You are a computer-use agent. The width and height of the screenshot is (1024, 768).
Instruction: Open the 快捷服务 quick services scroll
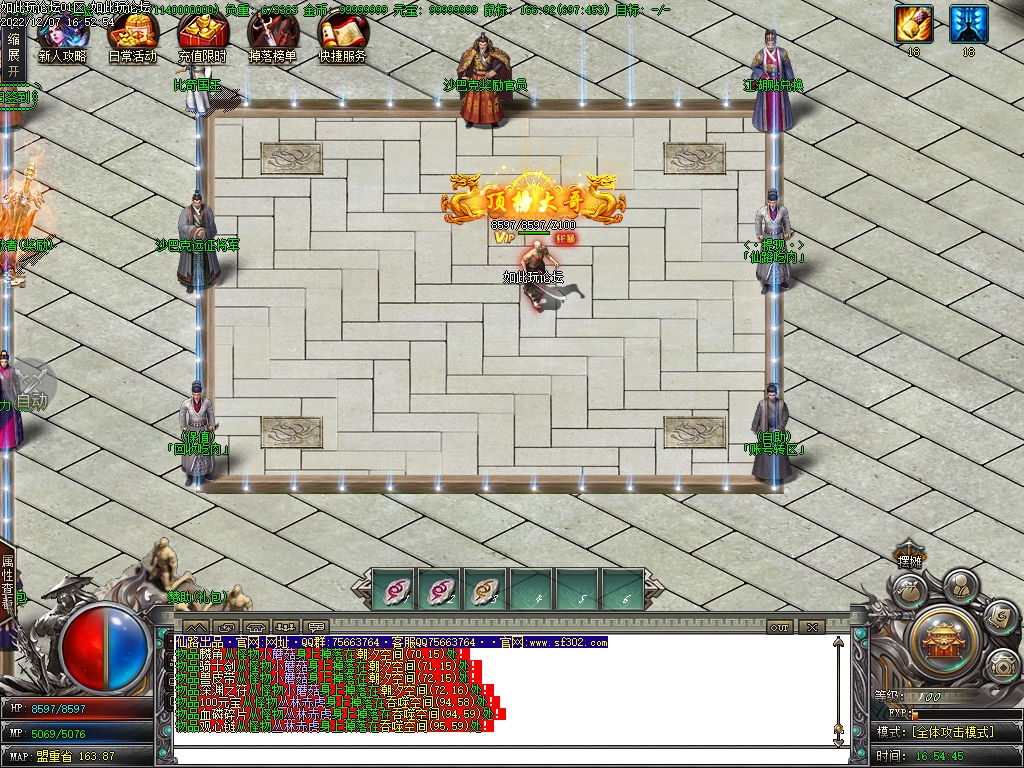[342, 38]
